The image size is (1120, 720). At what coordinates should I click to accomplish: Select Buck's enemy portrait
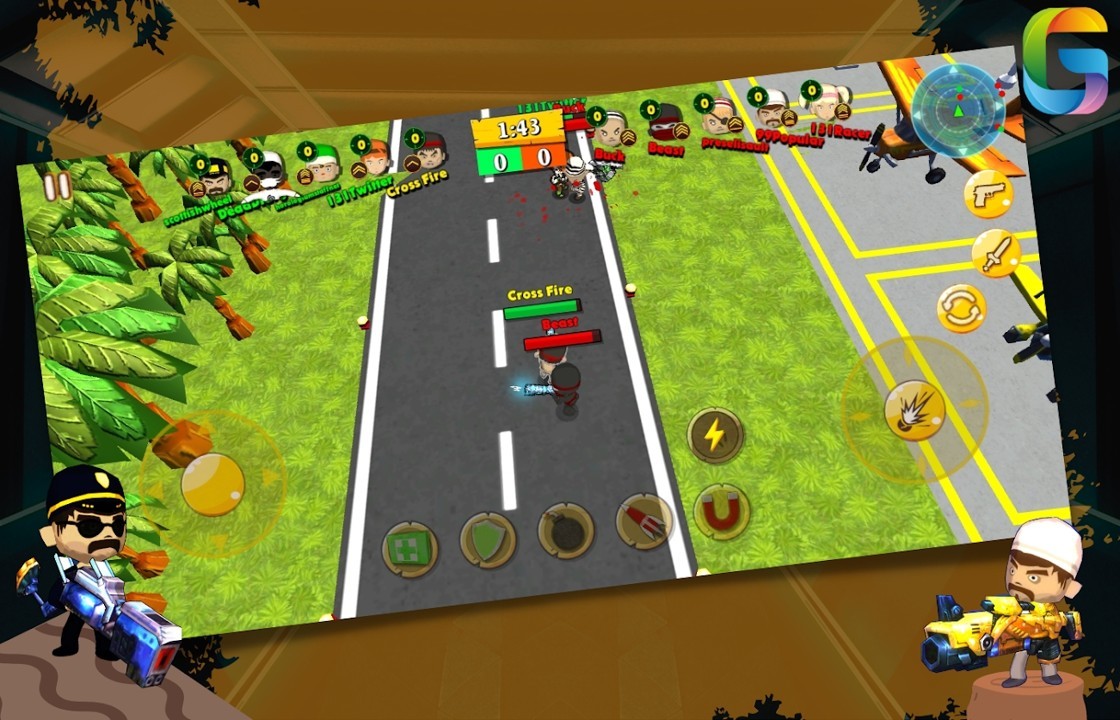610,130
